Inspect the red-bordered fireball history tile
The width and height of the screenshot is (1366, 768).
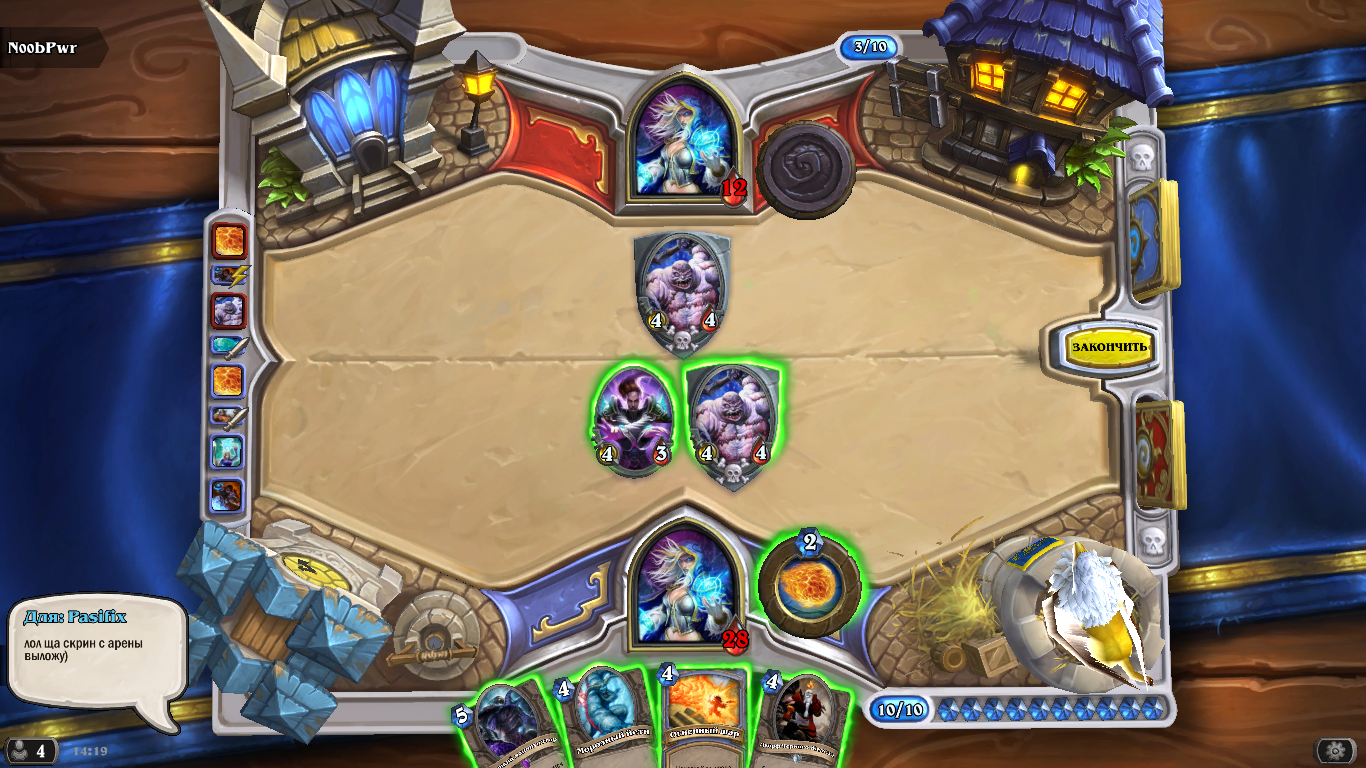tap(227, 241)
